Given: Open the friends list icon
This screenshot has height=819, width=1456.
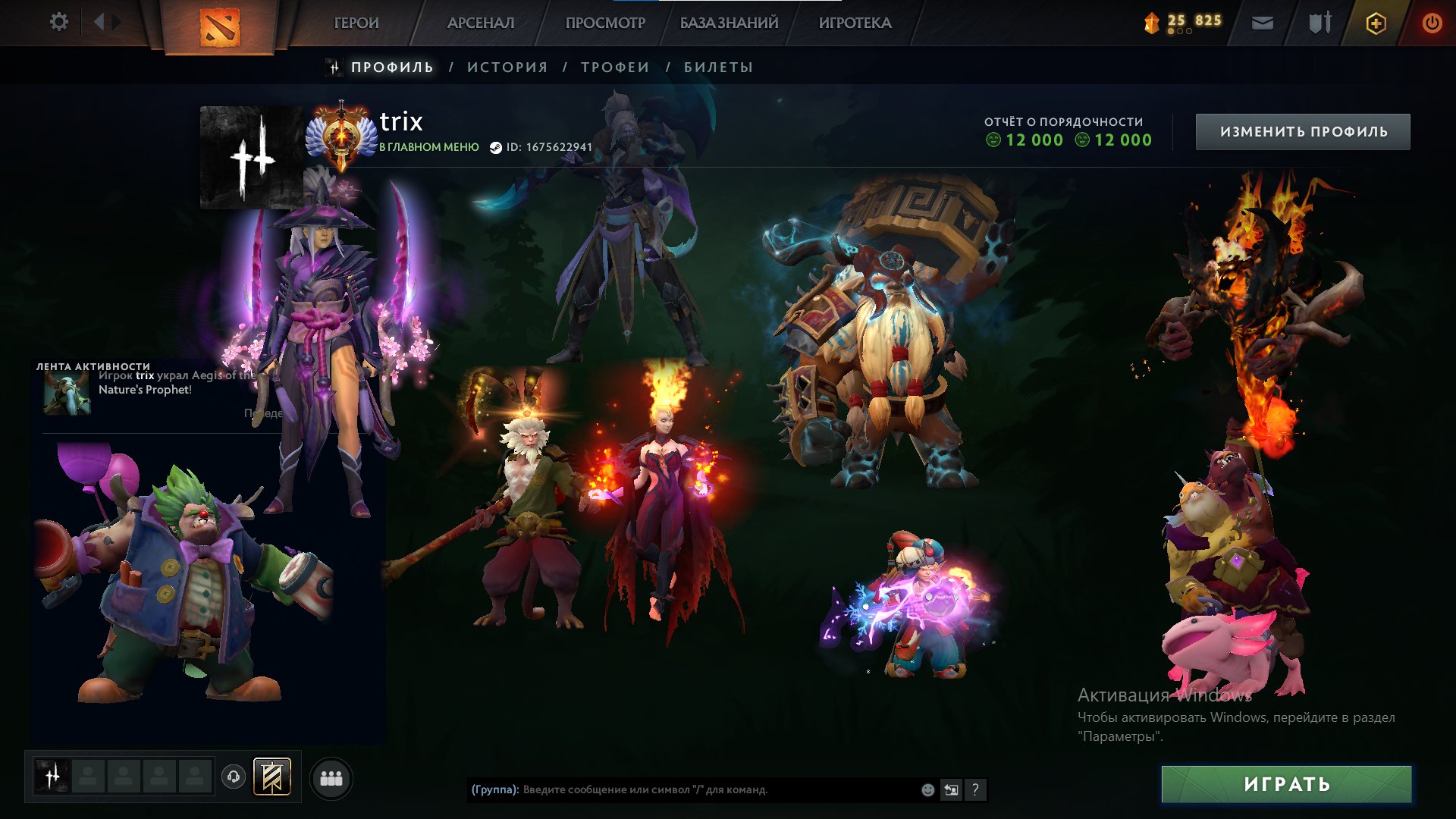Looking at the screenshot, I should [331, 778].
